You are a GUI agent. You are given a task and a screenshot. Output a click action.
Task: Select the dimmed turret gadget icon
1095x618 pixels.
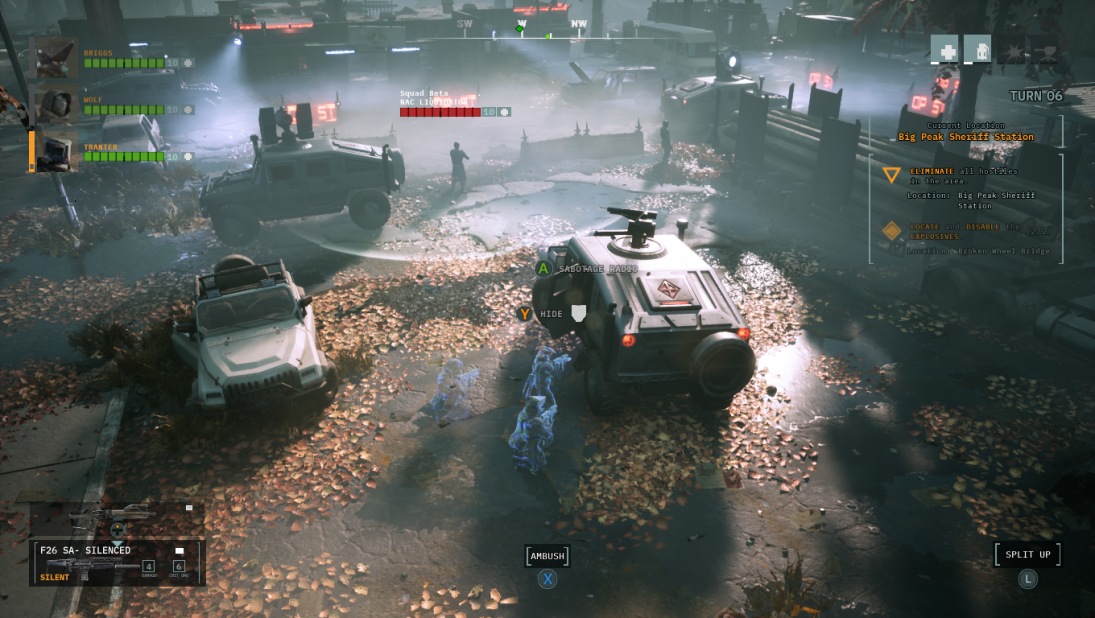pos(1044,49)
